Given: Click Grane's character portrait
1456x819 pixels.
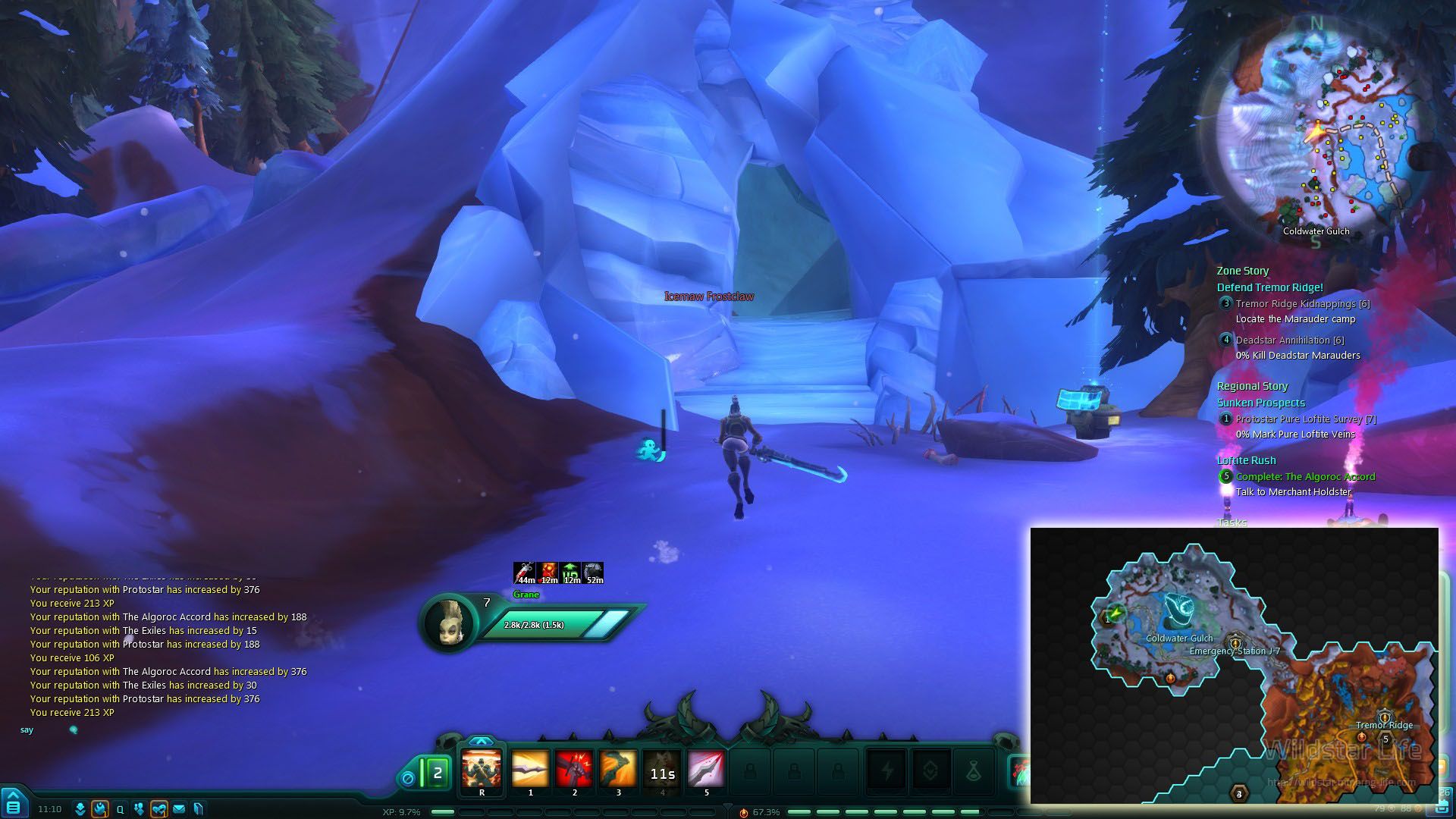Looking at the screenshot, I should tap(449, 623).
